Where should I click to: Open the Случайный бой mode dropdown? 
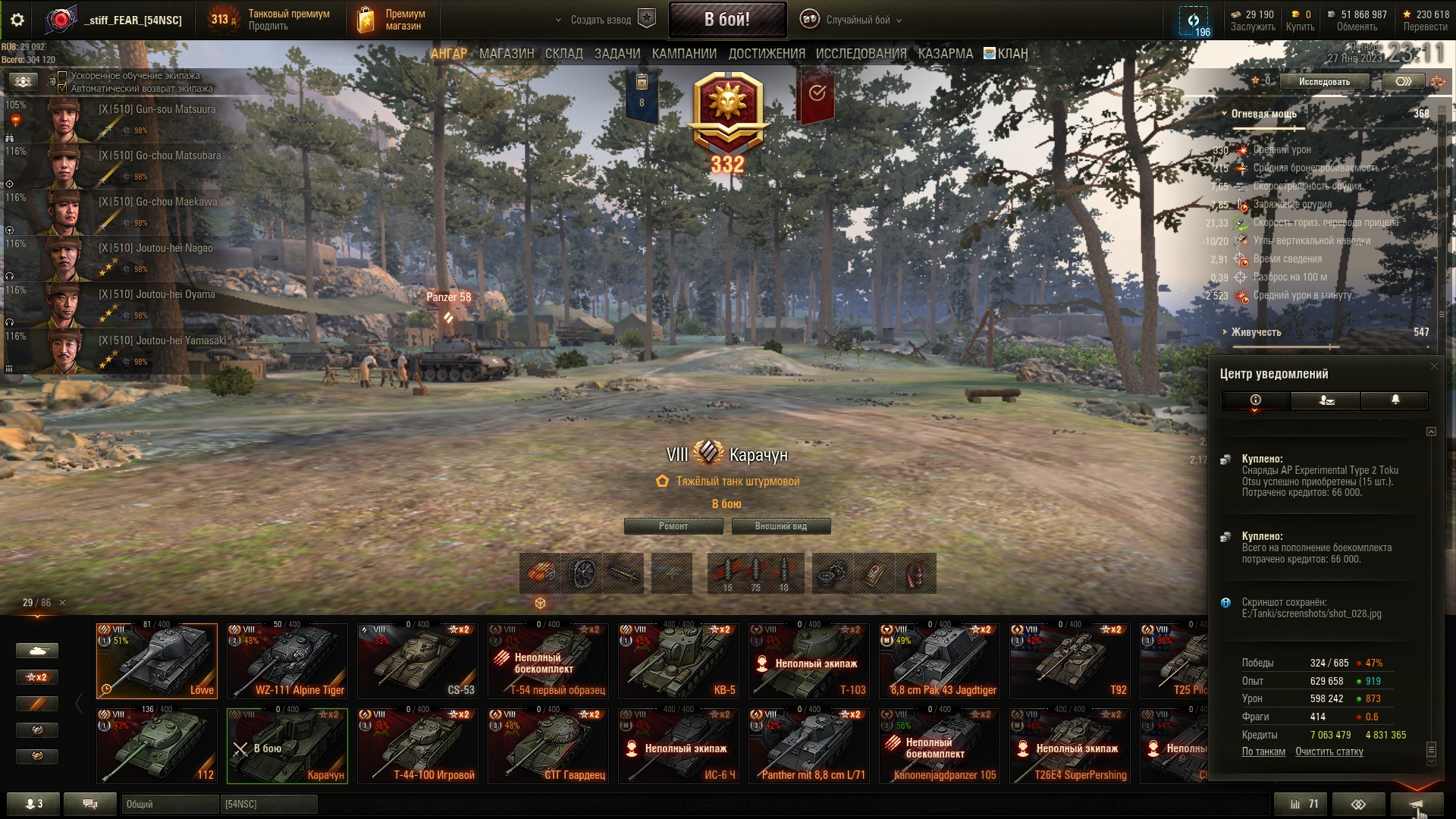858,20
